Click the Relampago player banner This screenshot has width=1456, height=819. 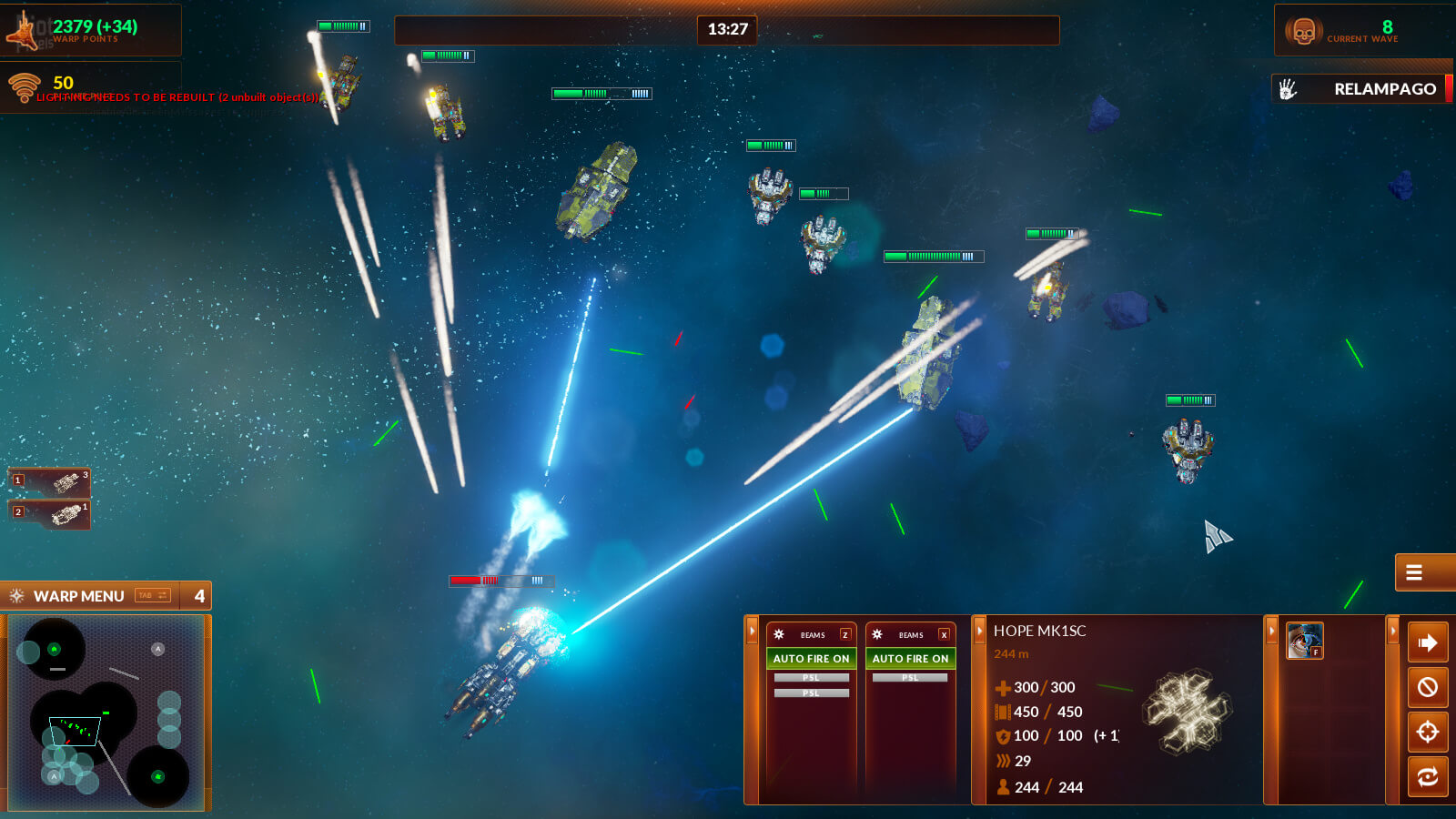pos(1361,89)
